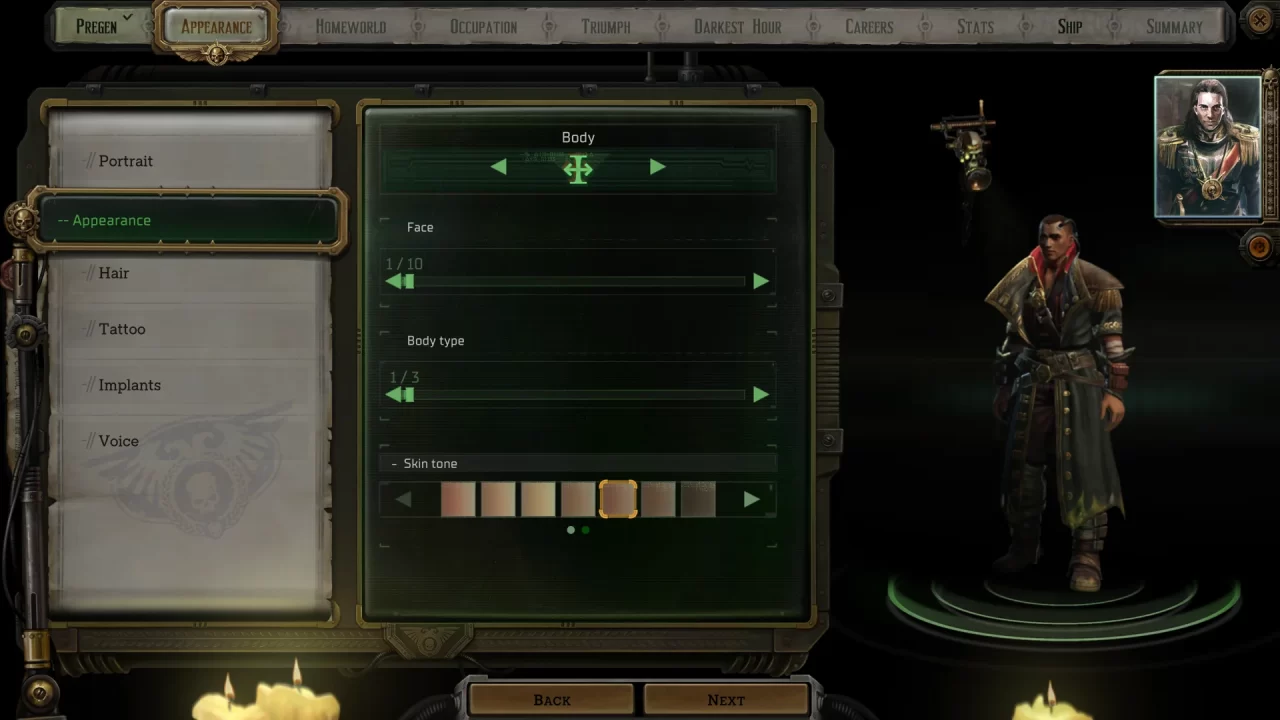Select the lightest skin tone swatch
The image size is (1280, 720).
pyautogui.click(x=538, y=500)
